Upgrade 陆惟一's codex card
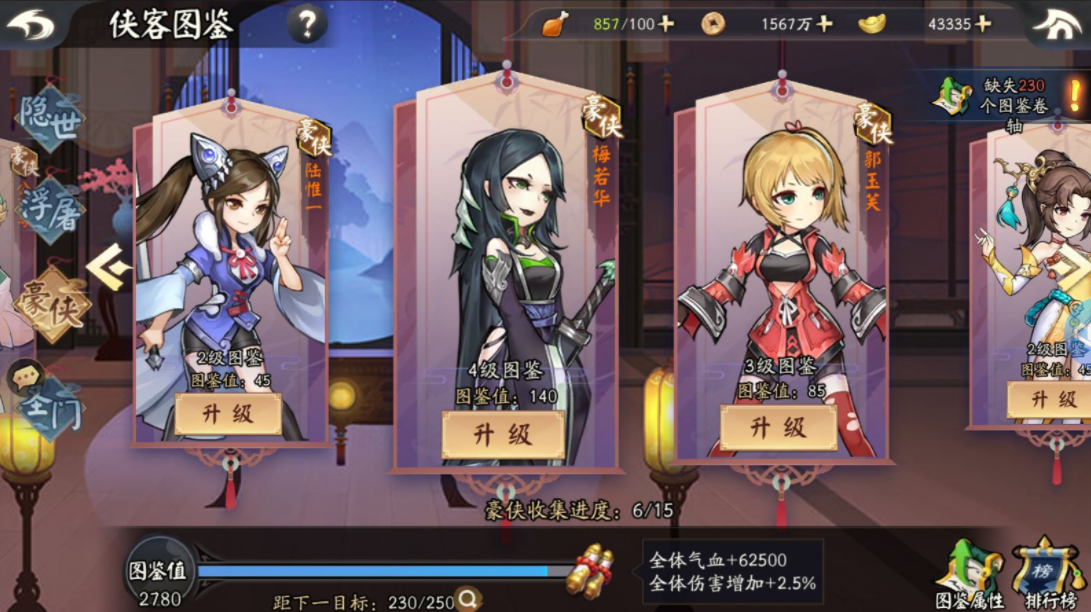Viewport: 1091px width, 612px height. (x=228, y=414)
